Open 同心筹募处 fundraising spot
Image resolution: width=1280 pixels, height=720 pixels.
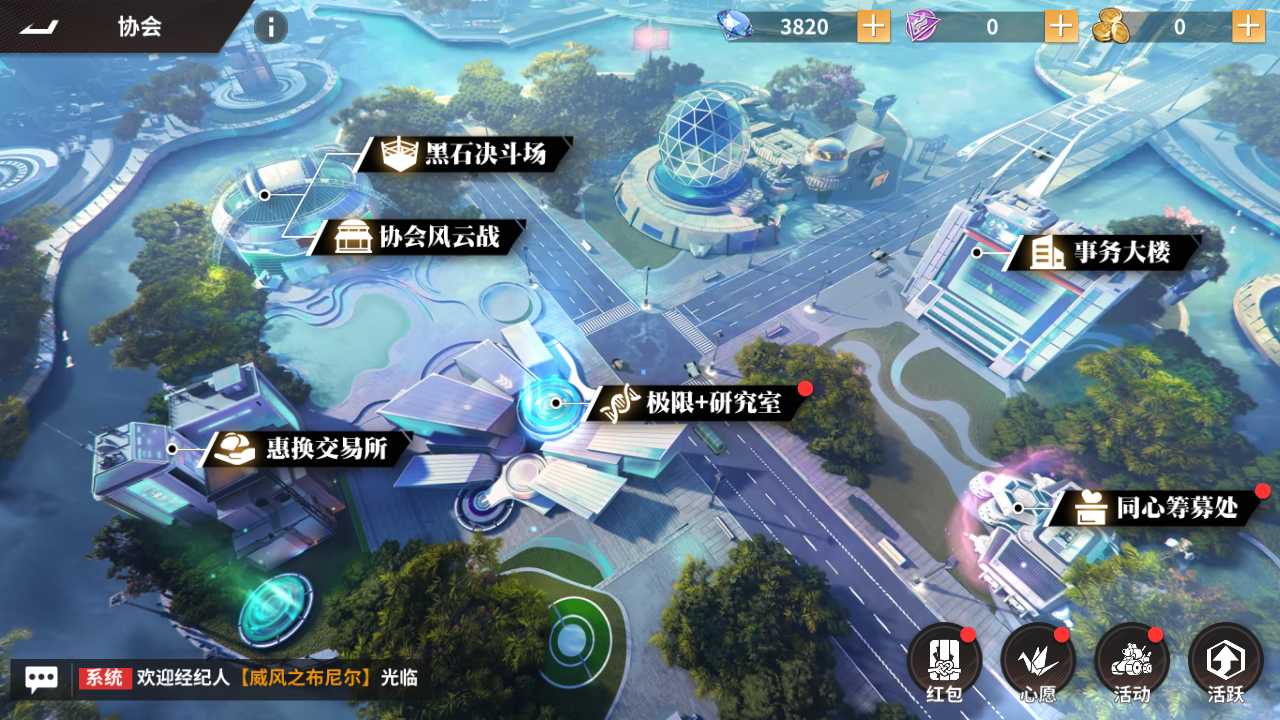pos(1162,508)
